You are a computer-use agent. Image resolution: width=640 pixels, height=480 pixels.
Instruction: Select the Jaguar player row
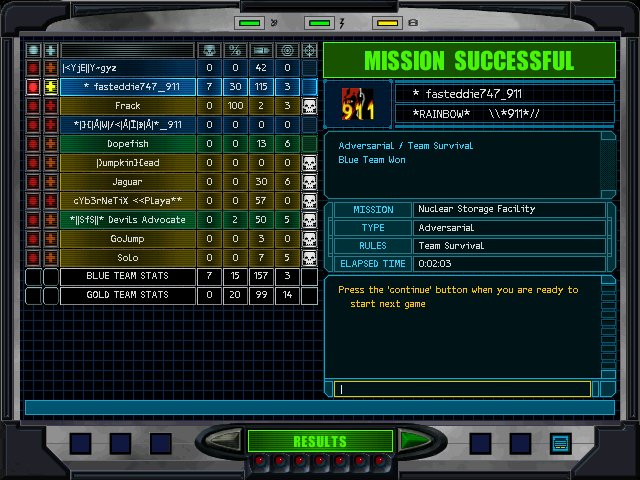click(127, 182)
